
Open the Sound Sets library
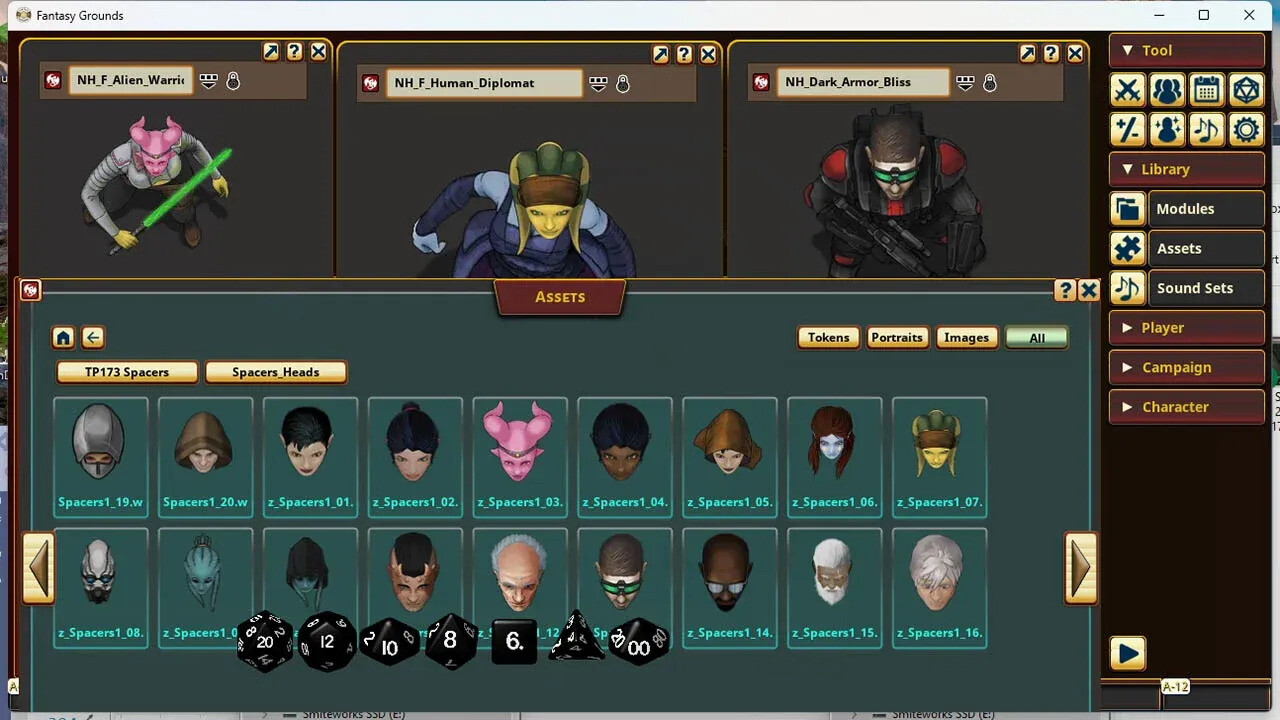click(1193, 288)
